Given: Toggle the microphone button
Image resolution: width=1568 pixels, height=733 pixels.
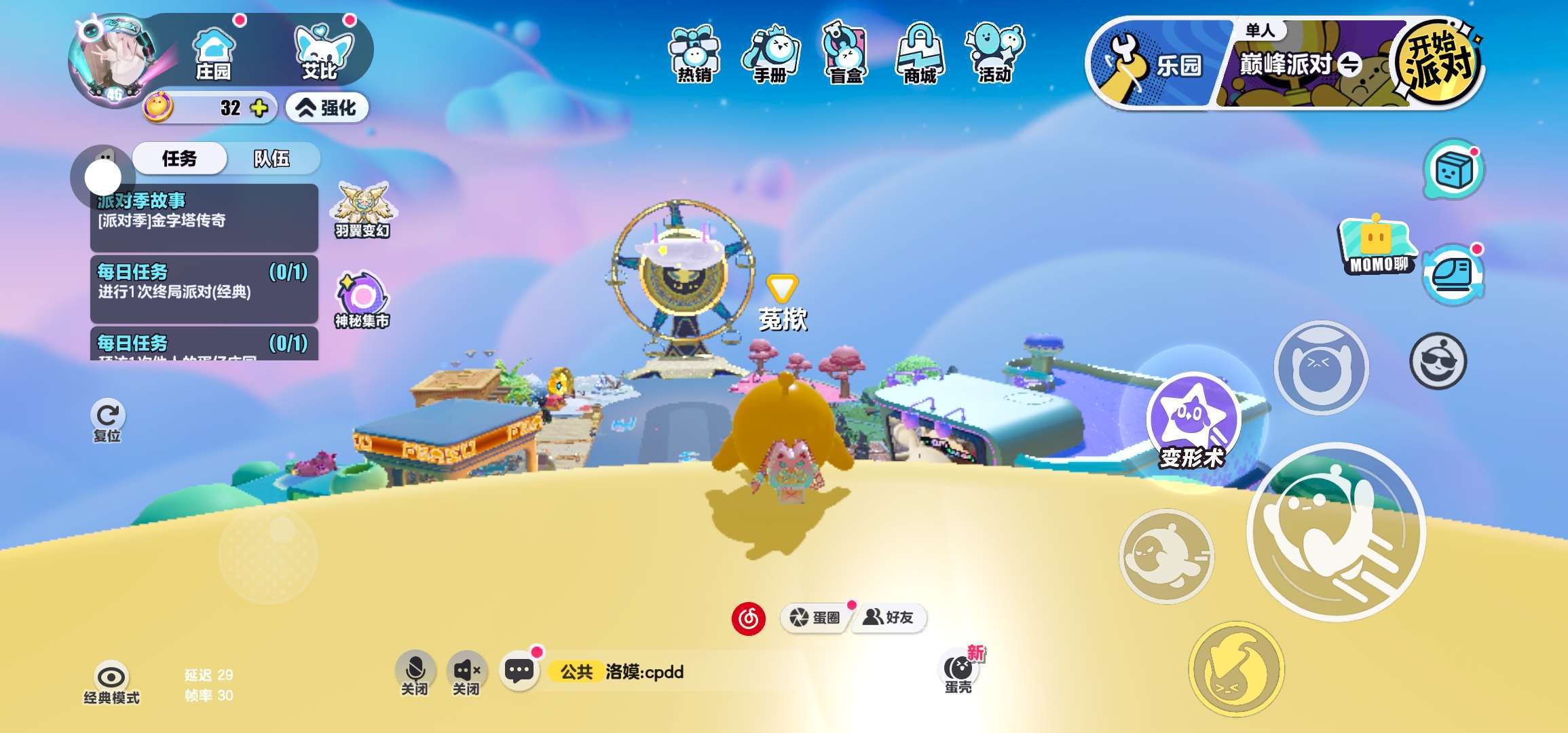Looking at the screenshot, I should [x=414, y=672].
